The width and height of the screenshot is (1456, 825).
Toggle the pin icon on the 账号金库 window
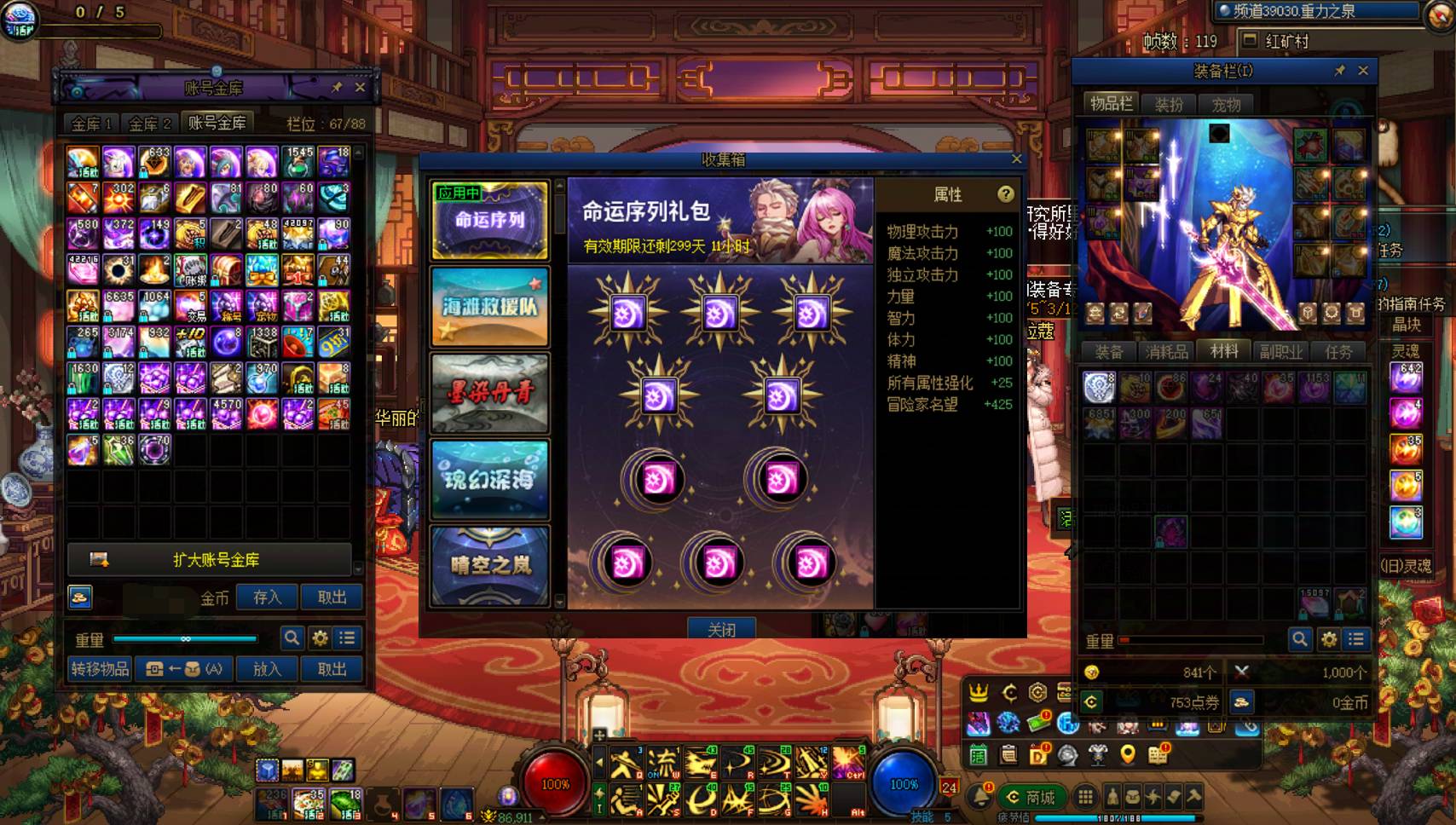(x=338, y=86)
